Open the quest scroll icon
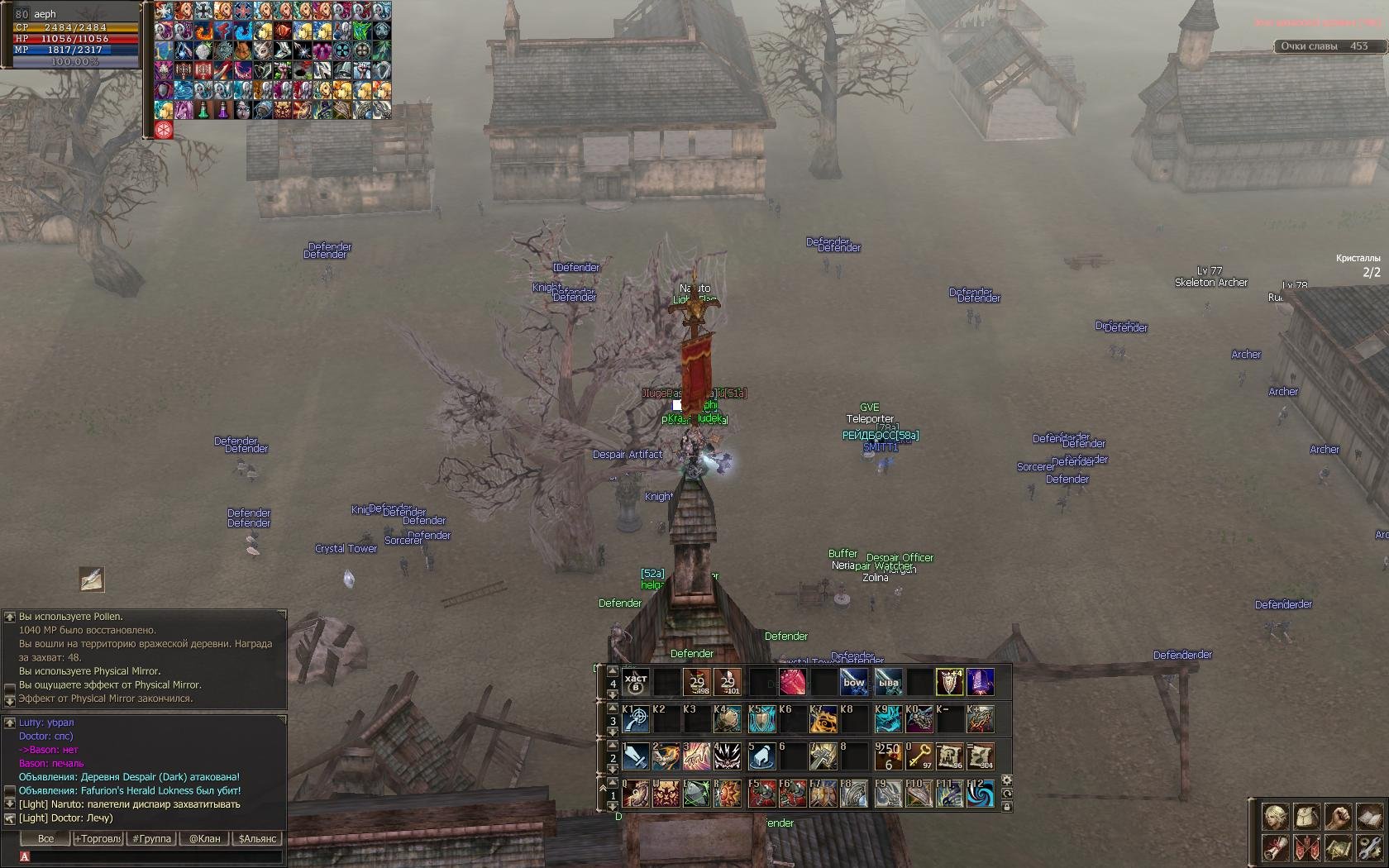The height and width of the screenshot is (868, 1389). click(x=1275, y=848)
